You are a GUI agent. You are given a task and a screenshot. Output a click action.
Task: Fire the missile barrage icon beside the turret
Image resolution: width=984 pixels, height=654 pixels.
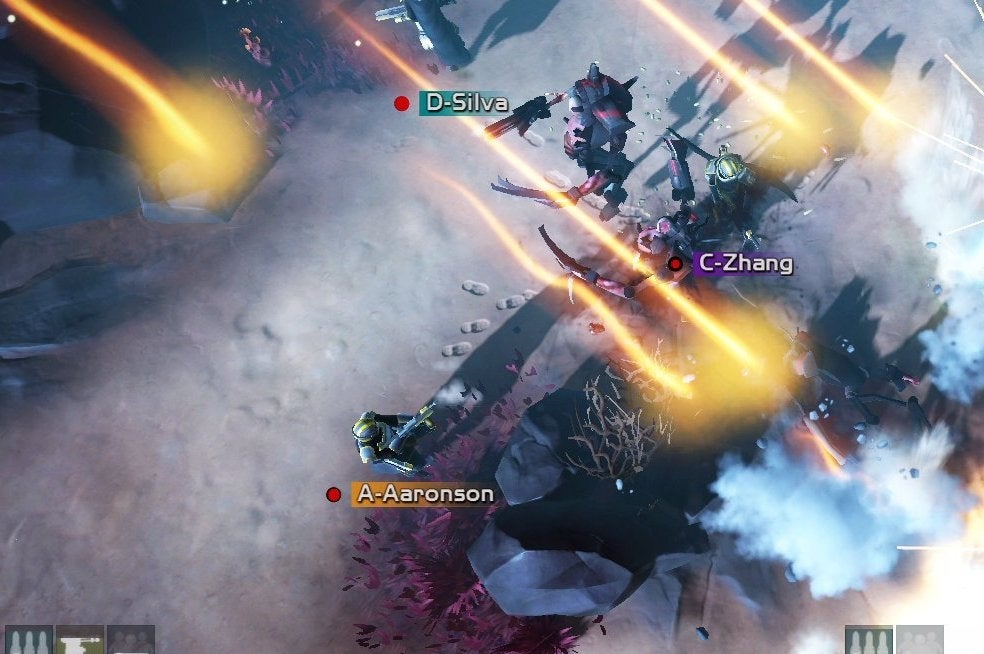28,641
